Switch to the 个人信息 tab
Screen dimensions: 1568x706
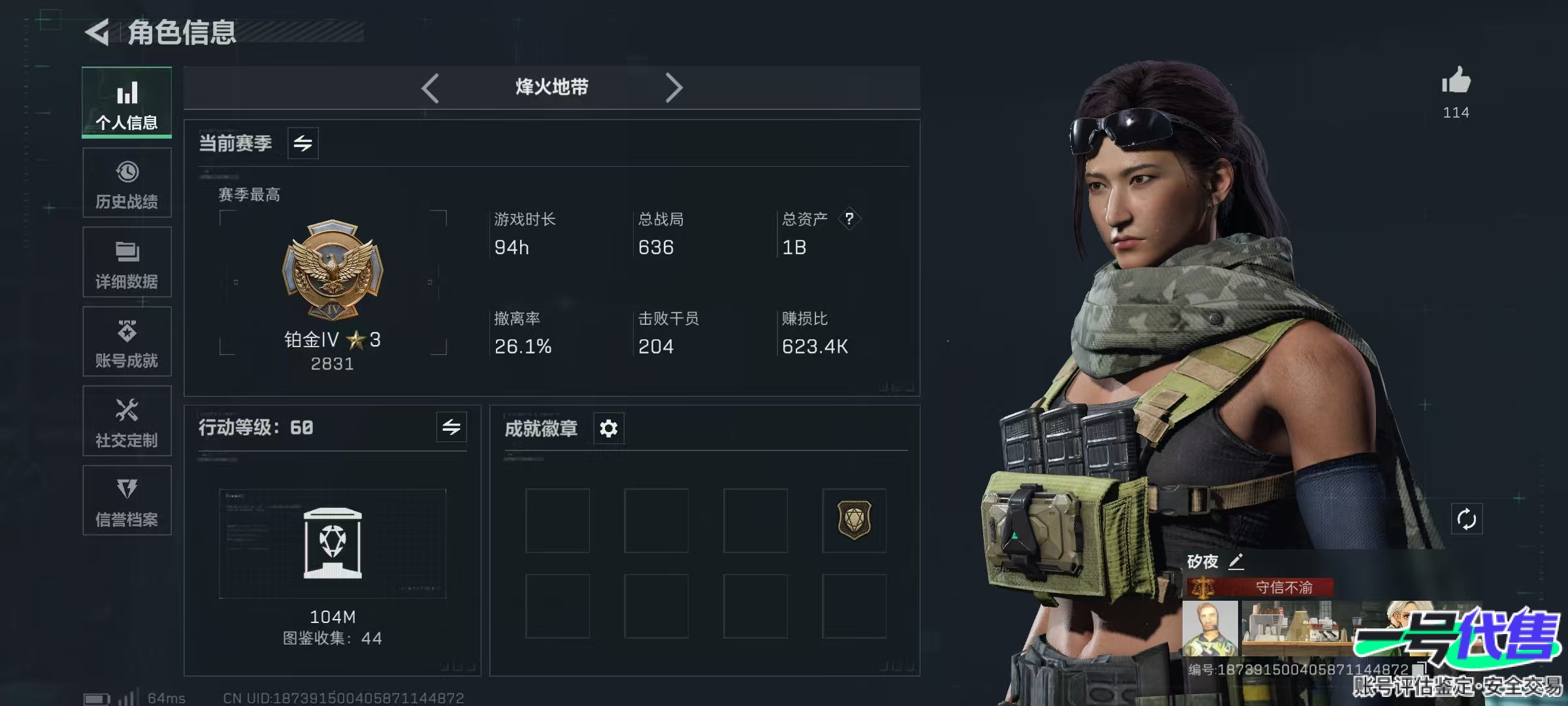tap(127, 103)
